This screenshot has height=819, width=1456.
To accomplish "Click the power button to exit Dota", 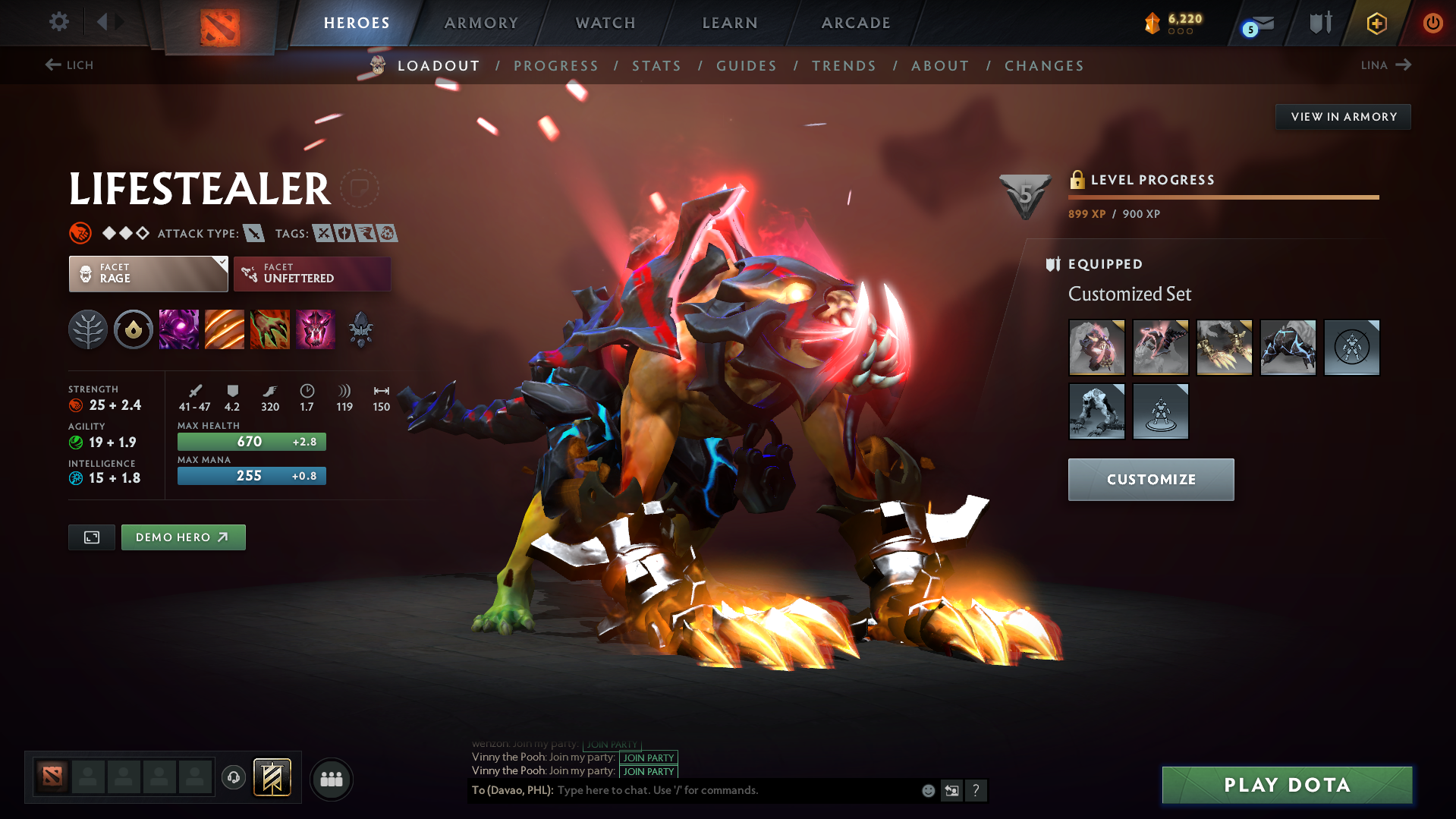I will [1432, 23].
